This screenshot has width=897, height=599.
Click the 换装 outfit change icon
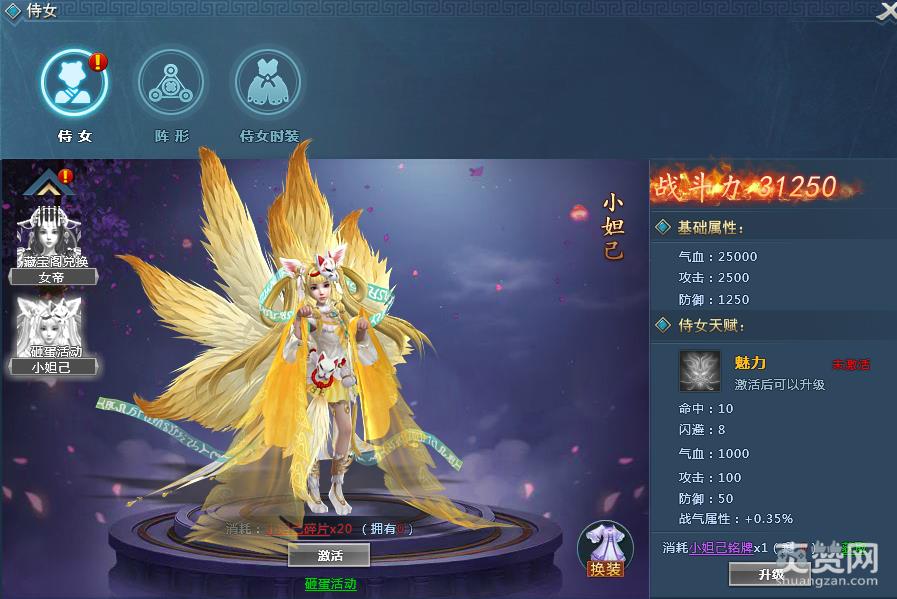605,550
